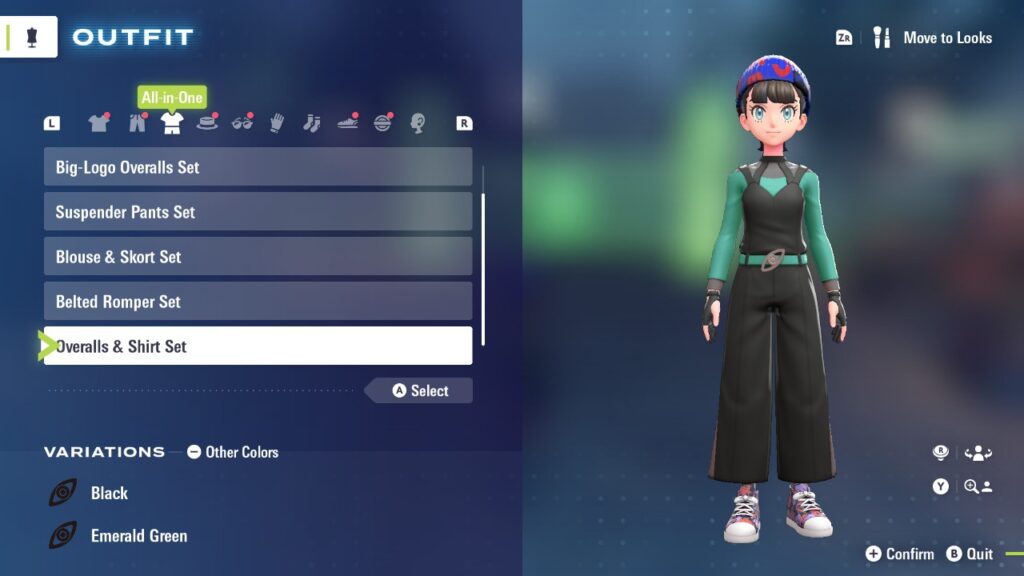Image resolution: width=1024 pixels, height=576 pixels.
Task: Open the pants category tab
Action: click(137, 123)
